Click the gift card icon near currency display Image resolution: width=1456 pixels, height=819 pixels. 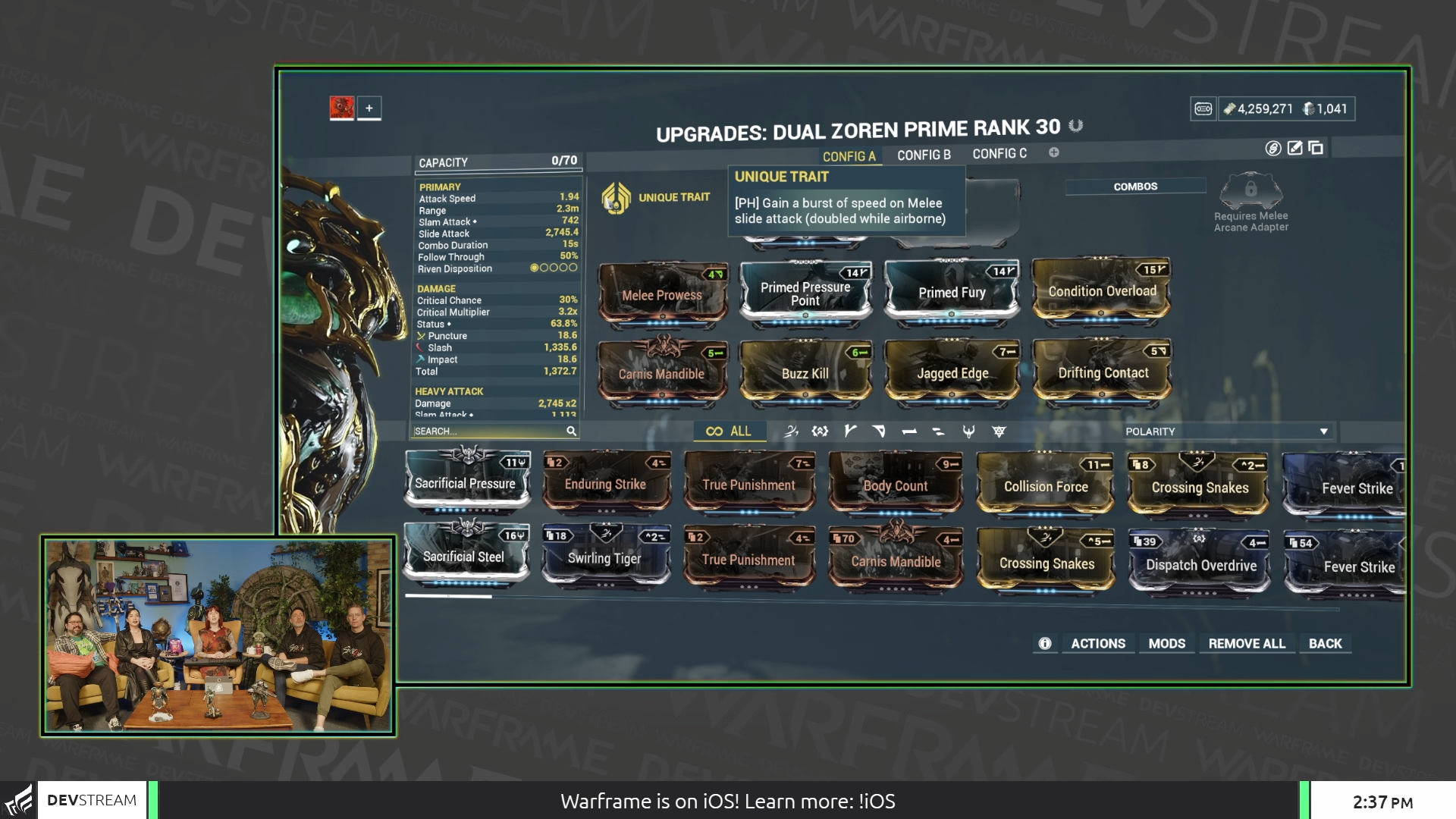tap(1205, 108)
